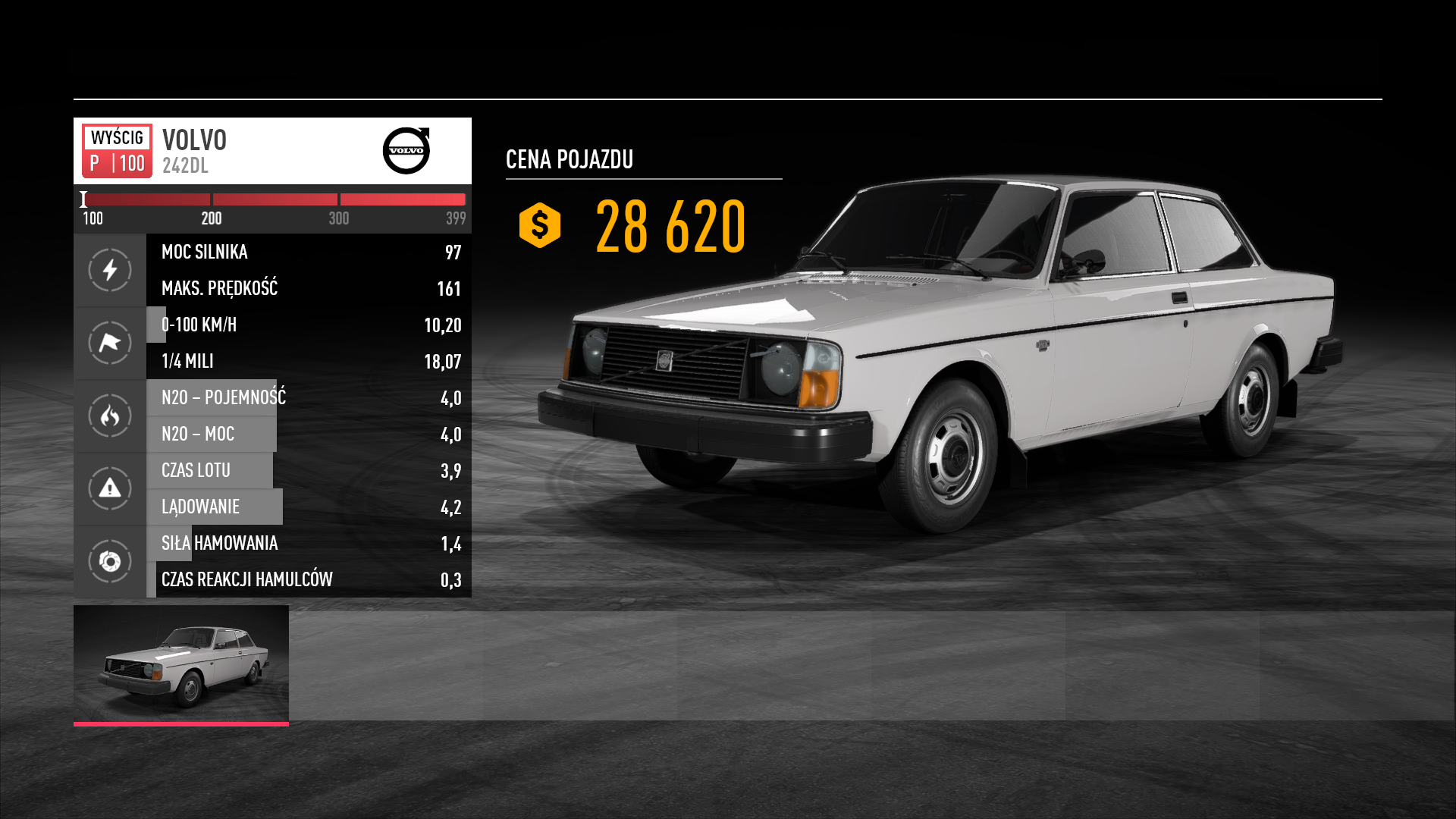1456x819 pixels.
Task: Click the warning triangle airtime icon
Action: pos(110,488)
